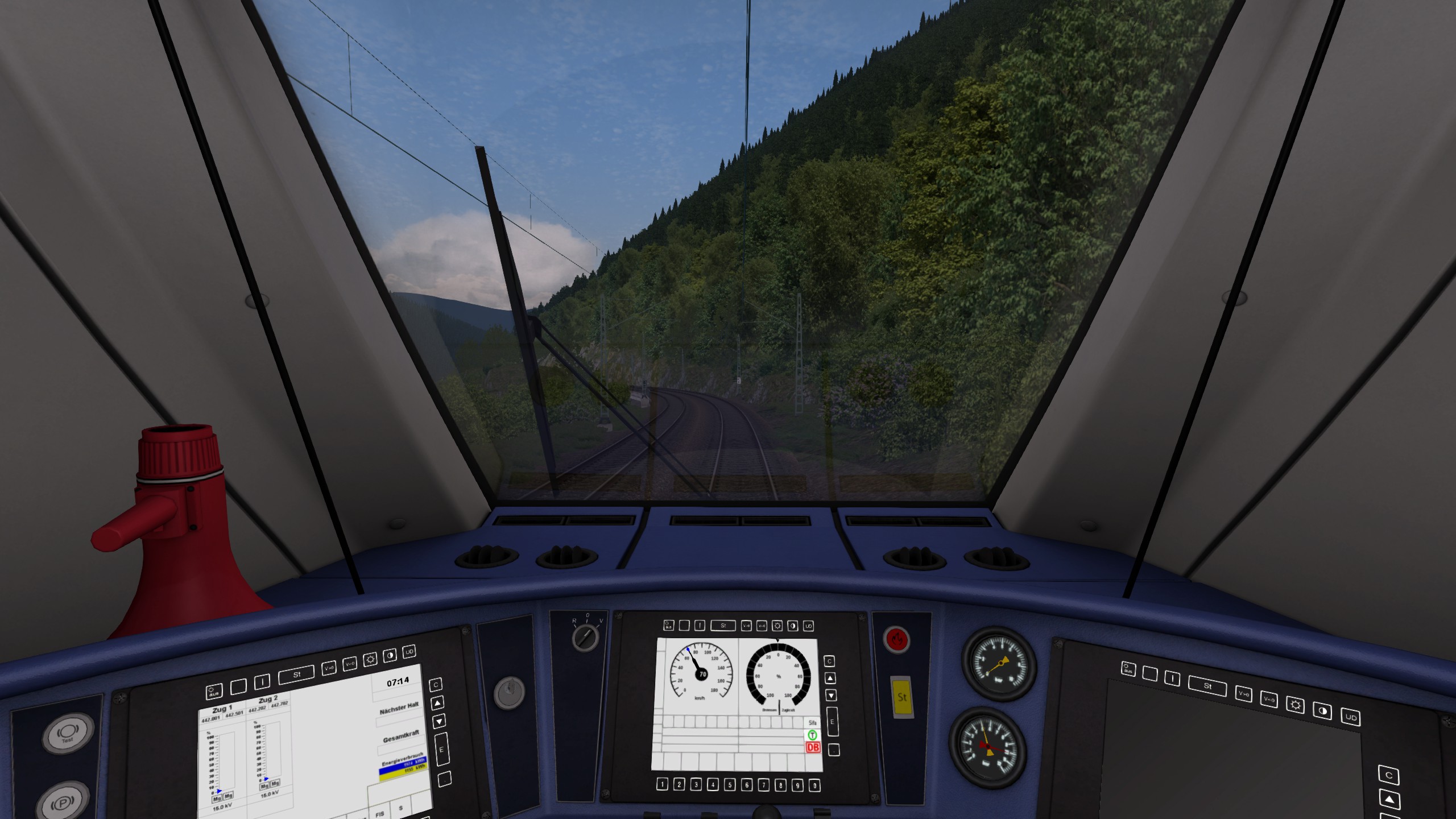Turn the R-0-V direction selector knob
The height and width of the screenshot is (819, 1456).
(x=585, y=636)
